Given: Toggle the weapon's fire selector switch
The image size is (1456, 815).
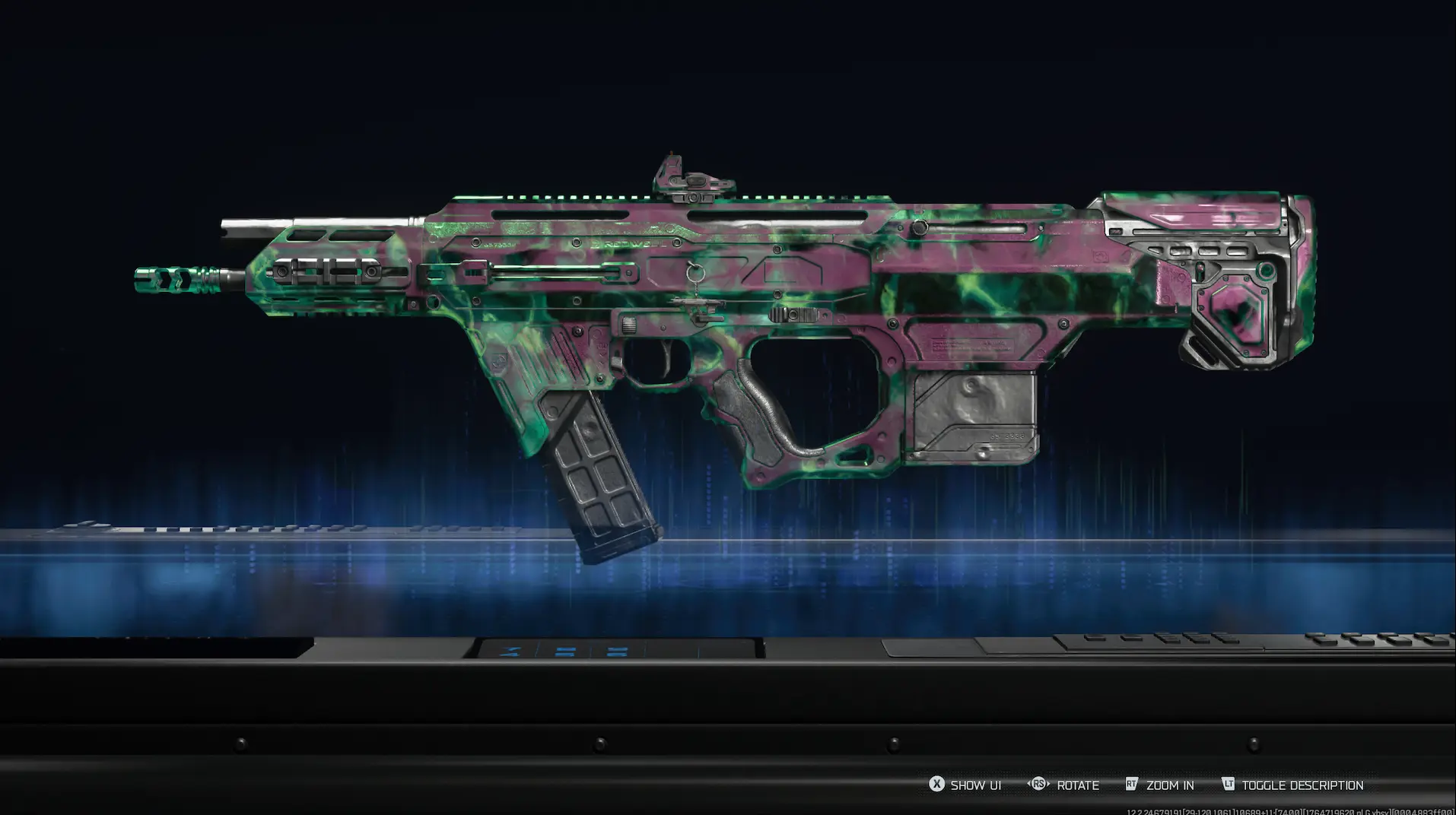Looking at the screenshot, I should coord(628,325).
